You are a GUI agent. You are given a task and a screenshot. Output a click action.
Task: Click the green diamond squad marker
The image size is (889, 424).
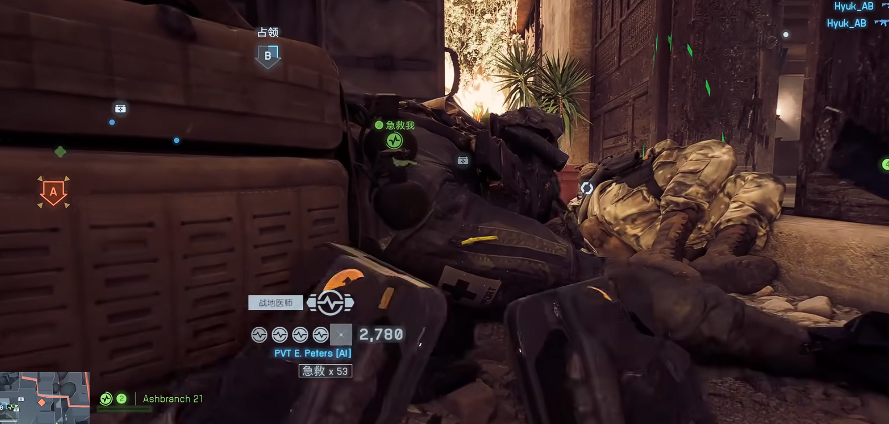60,152
